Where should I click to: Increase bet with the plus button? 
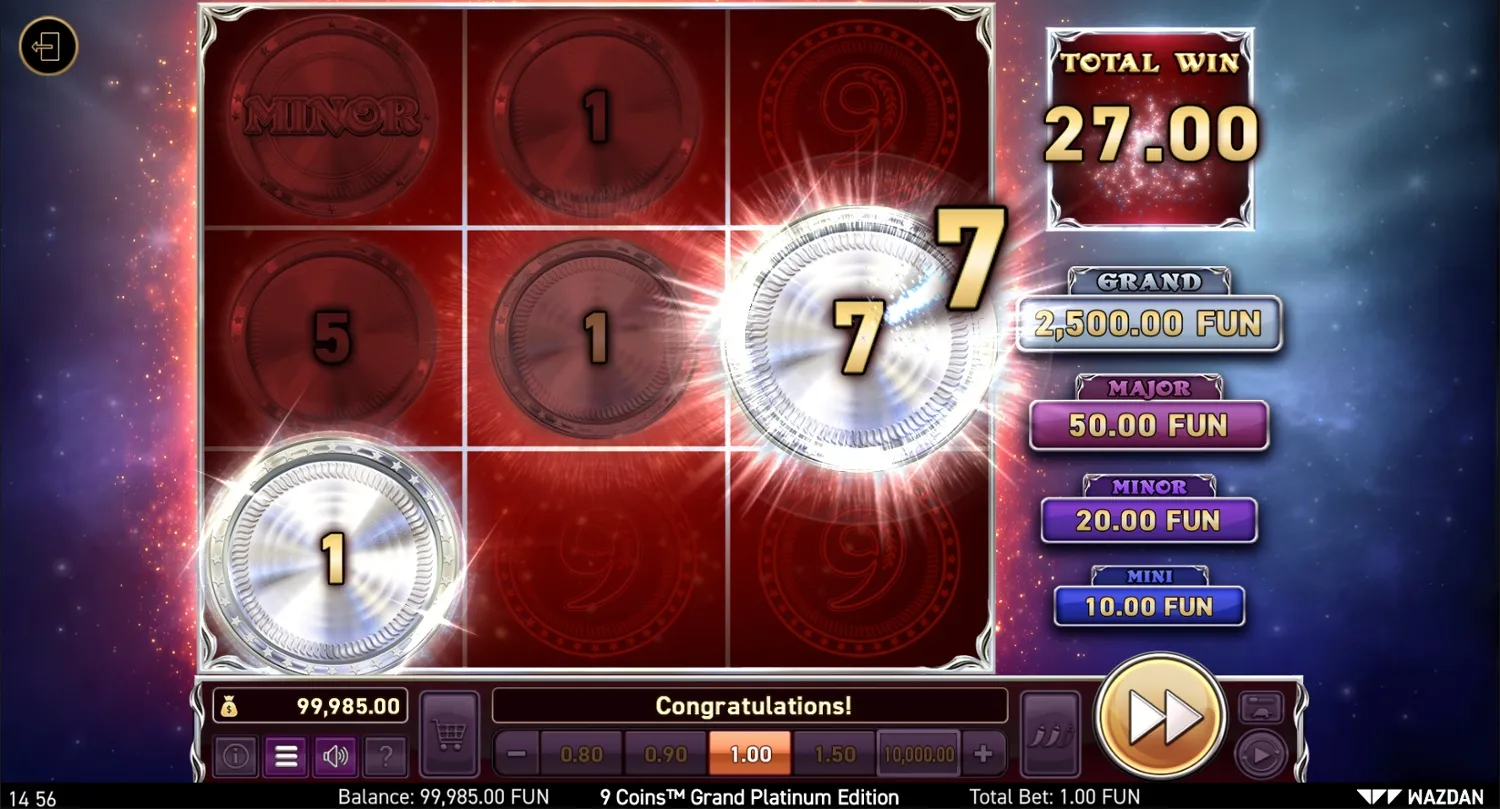986,754
